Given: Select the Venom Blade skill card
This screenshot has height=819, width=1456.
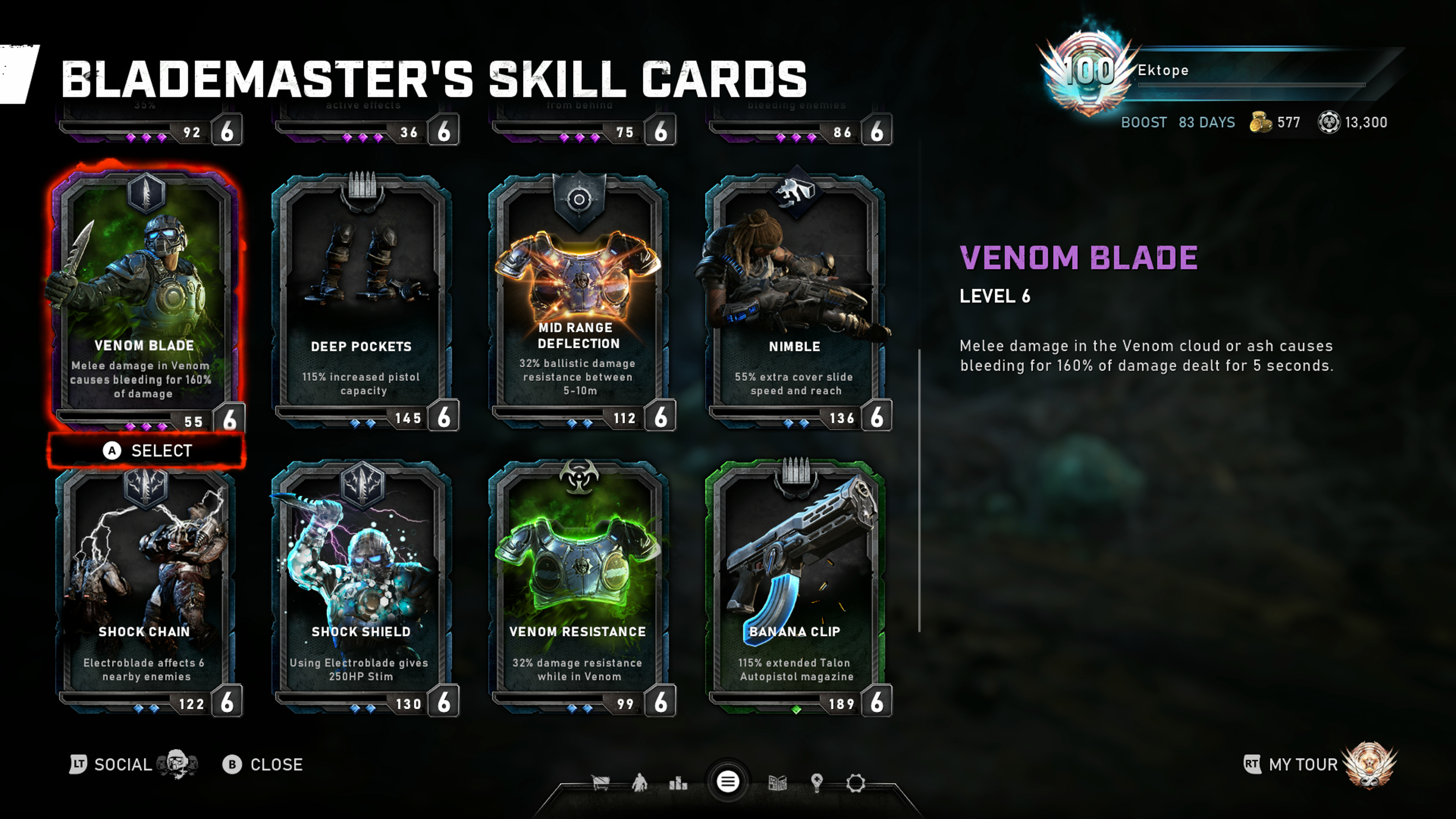Looking at the screenshot, I should point(145,300).
